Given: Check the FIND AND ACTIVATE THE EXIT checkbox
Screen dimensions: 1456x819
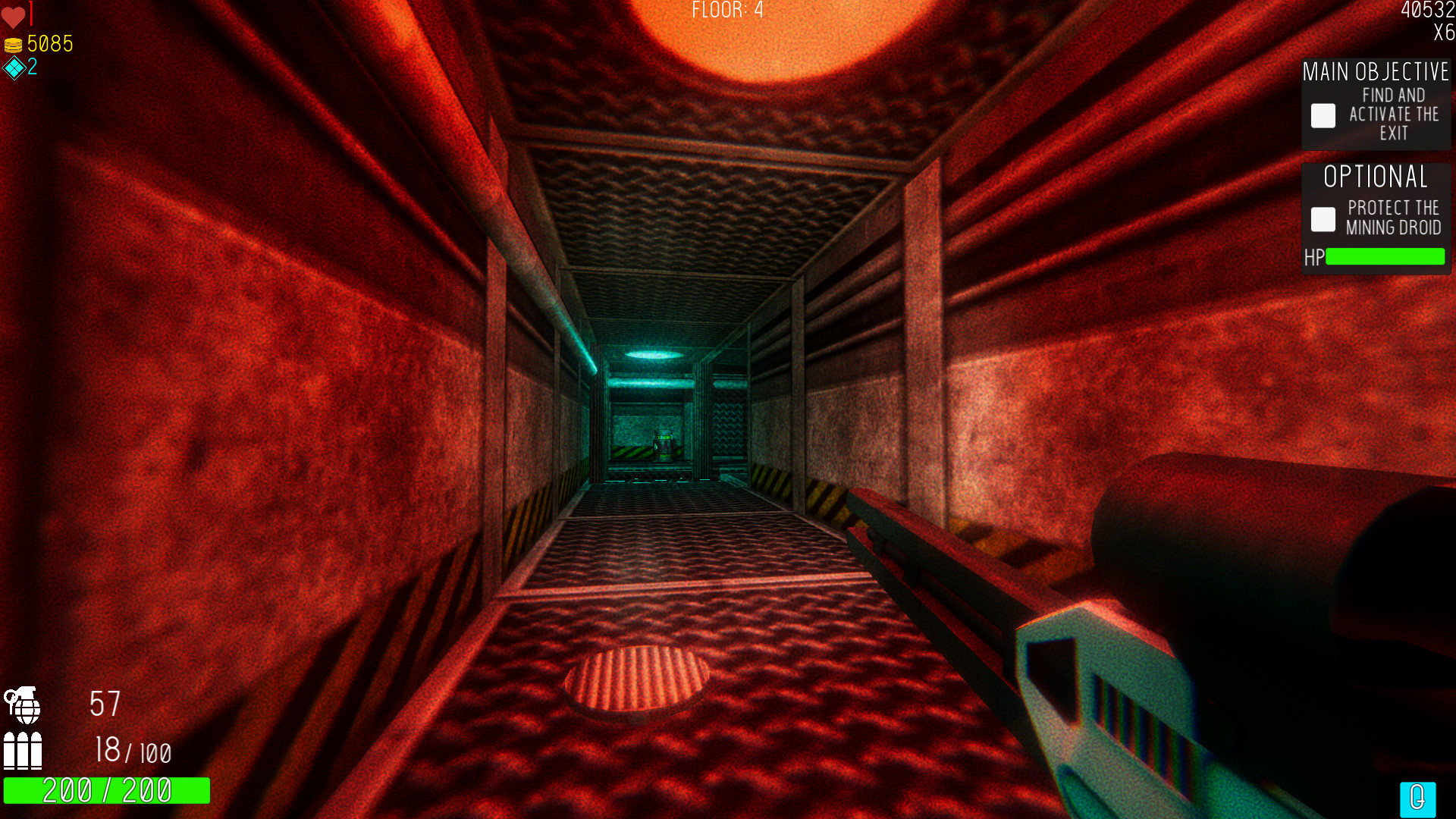Looking at the screenshot, I should 1323,115.
